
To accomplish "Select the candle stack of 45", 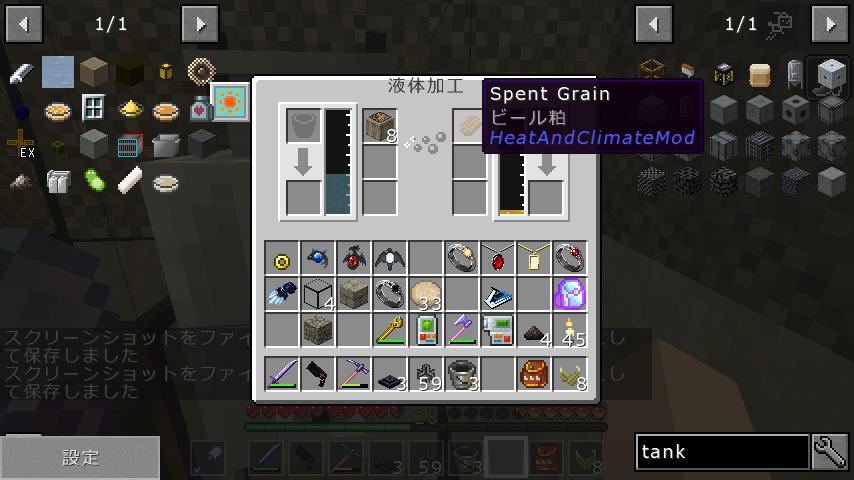I will point(569,330).
